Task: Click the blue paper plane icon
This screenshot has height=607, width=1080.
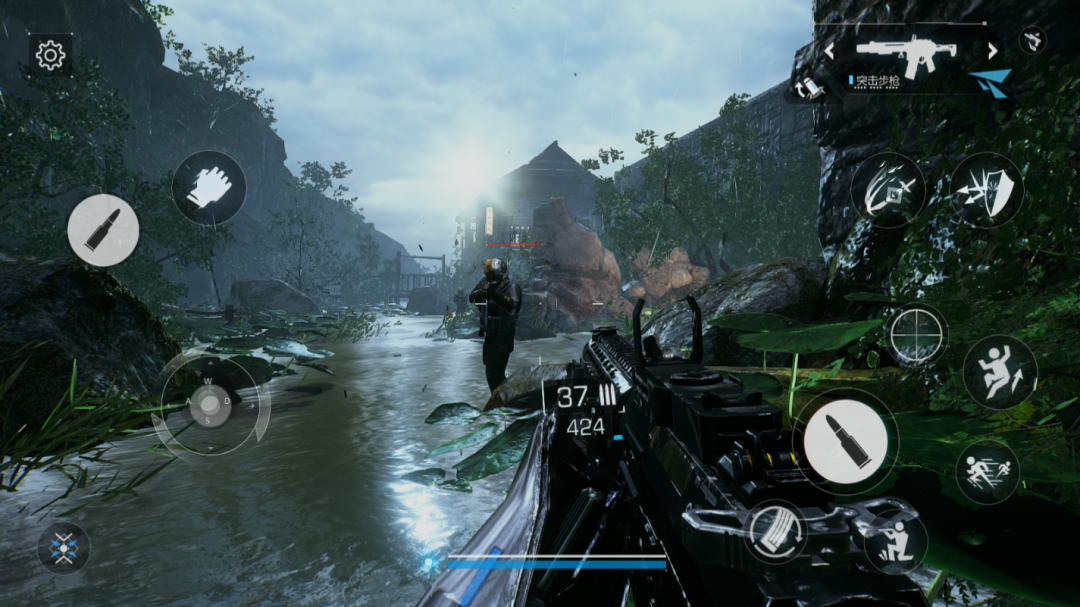Action: (990, 83)
